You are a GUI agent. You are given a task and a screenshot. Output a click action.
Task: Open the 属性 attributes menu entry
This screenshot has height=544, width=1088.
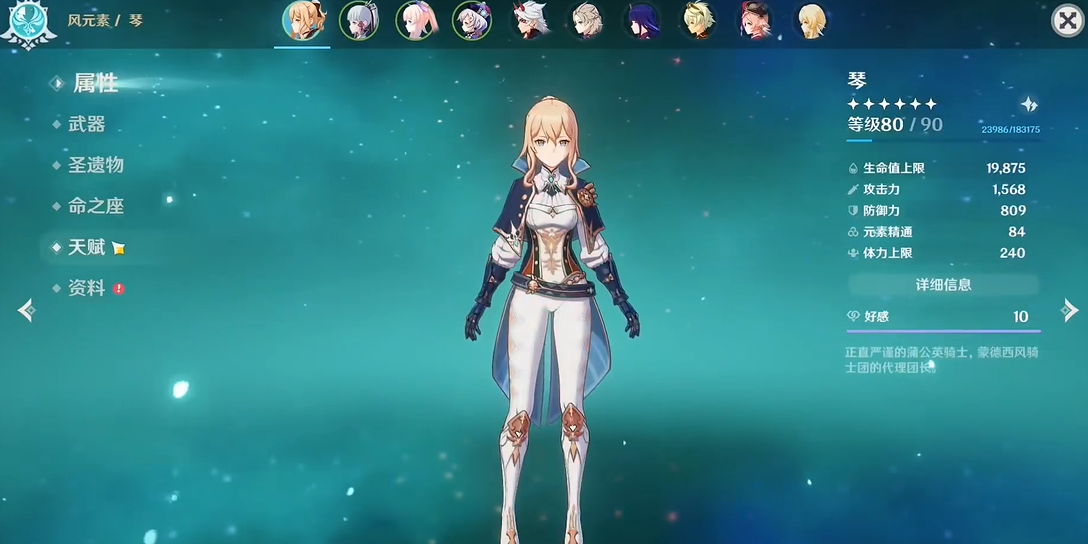(x=95, y=84)
